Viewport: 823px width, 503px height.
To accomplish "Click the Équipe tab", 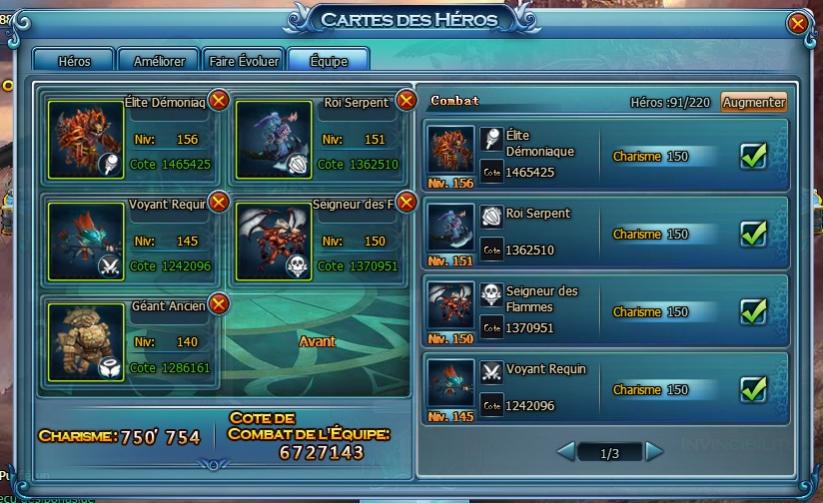I will [x=328, y=61].
